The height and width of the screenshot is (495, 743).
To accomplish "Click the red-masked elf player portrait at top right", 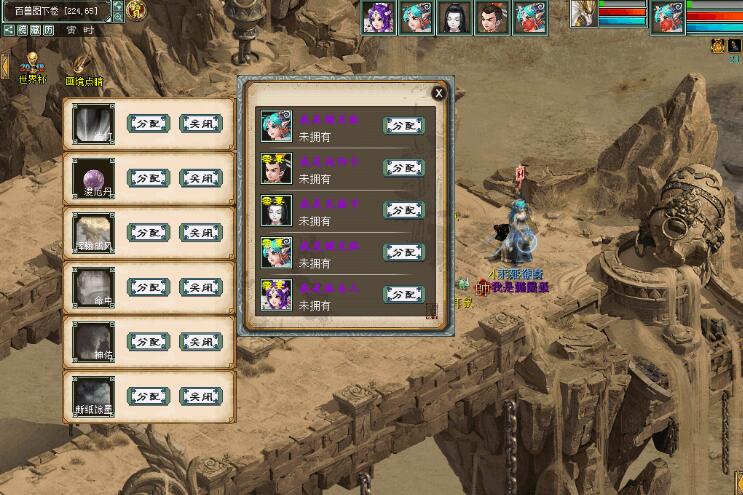I will click(667, 17).
